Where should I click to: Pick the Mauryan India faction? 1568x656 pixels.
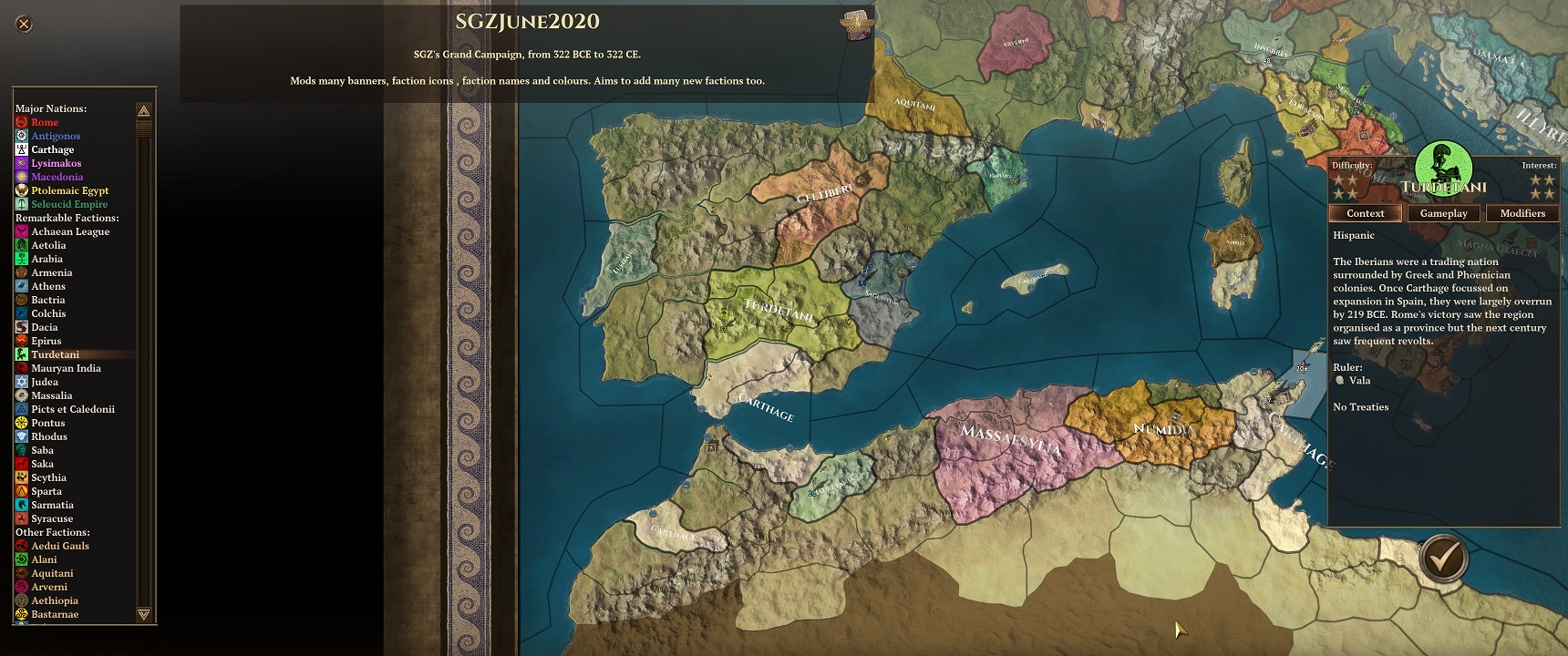66,368
